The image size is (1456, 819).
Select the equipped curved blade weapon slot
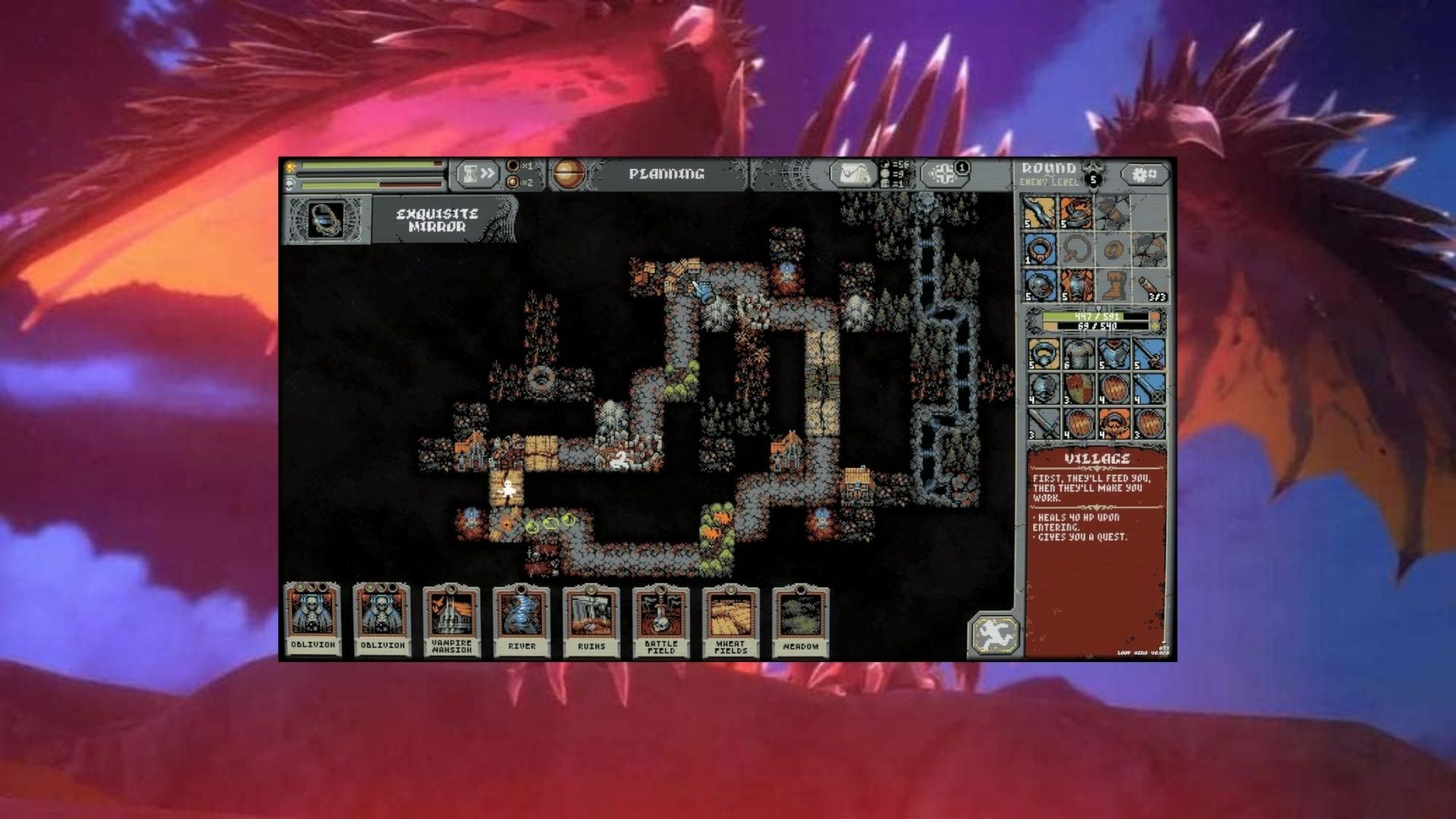click(x=1040, y=212)
